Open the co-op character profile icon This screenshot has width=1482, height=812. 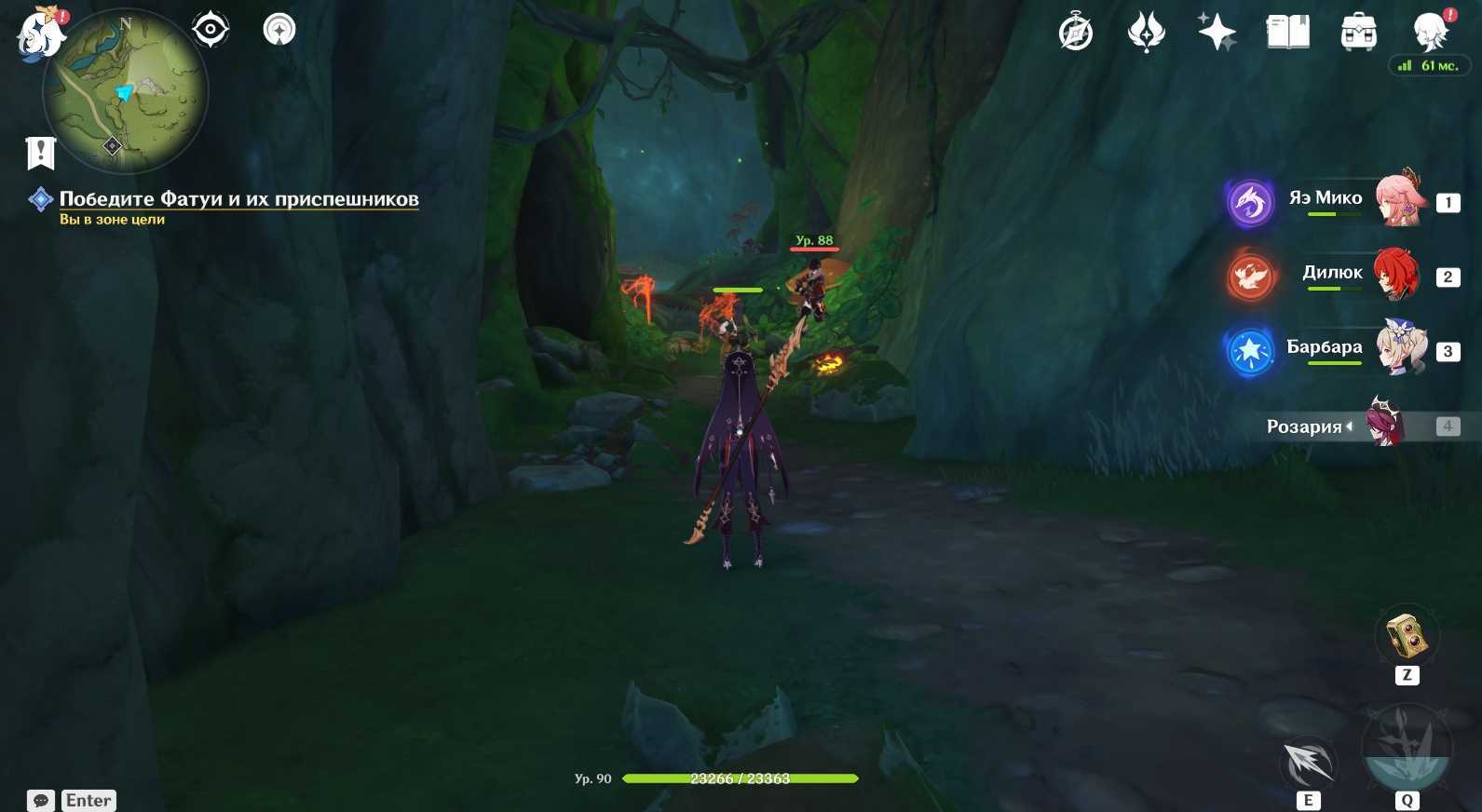pyautogui.click(x=1430, y=33)
